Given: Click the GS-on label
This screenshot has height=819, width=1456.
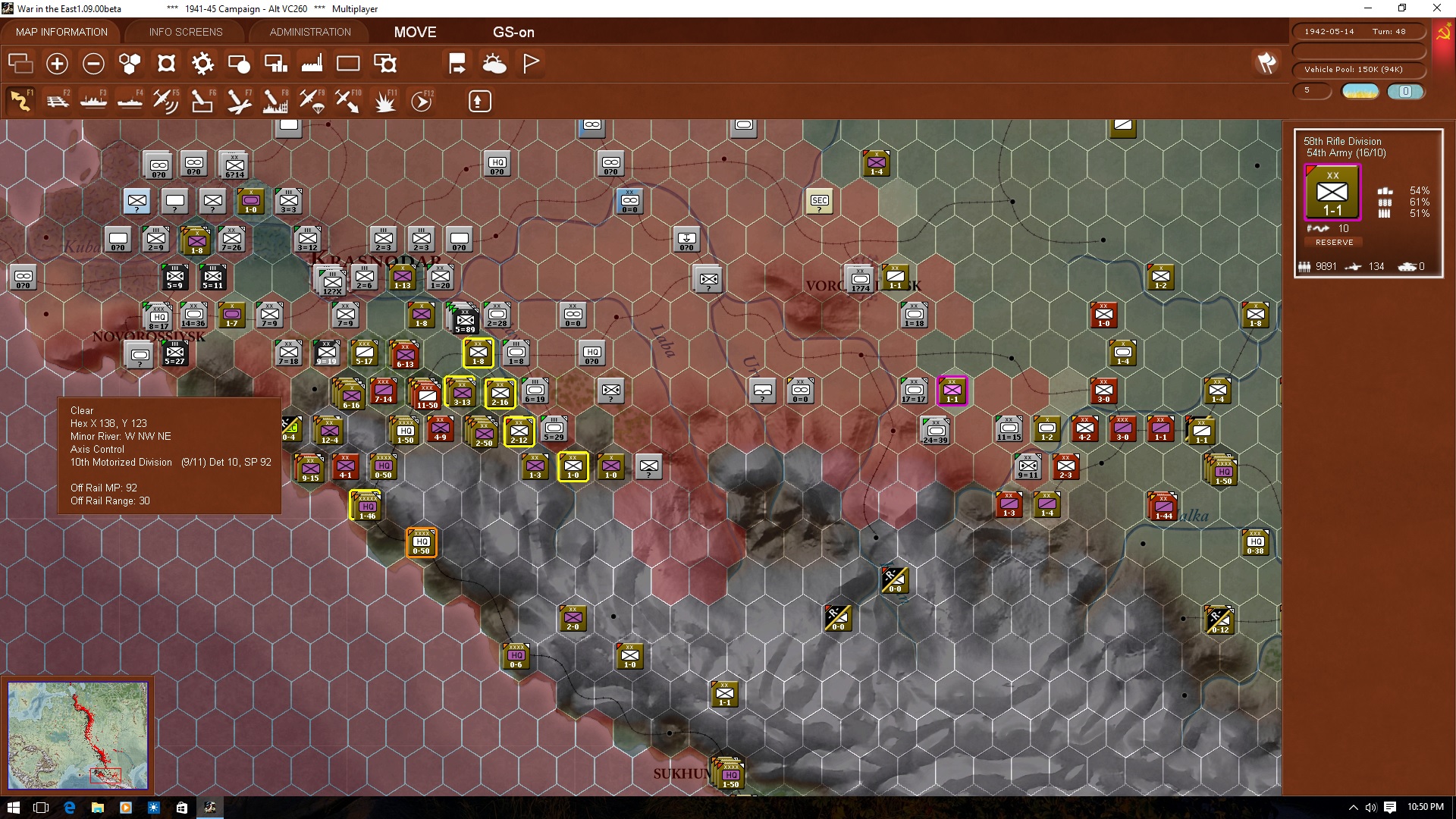Looking at the screenshot, I should pos(514,32).
